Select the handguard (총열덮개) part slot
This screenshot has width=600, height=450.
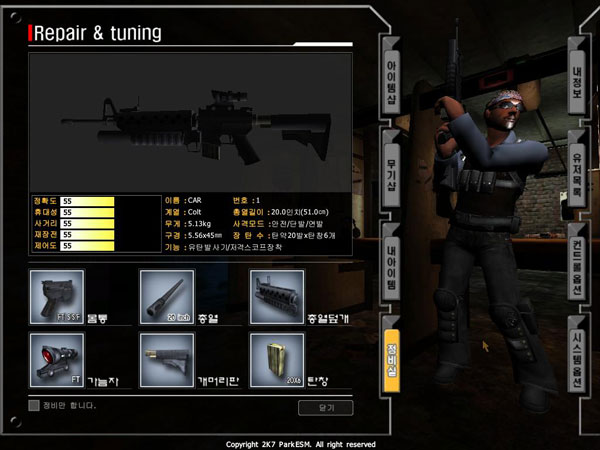click(276, 296)
